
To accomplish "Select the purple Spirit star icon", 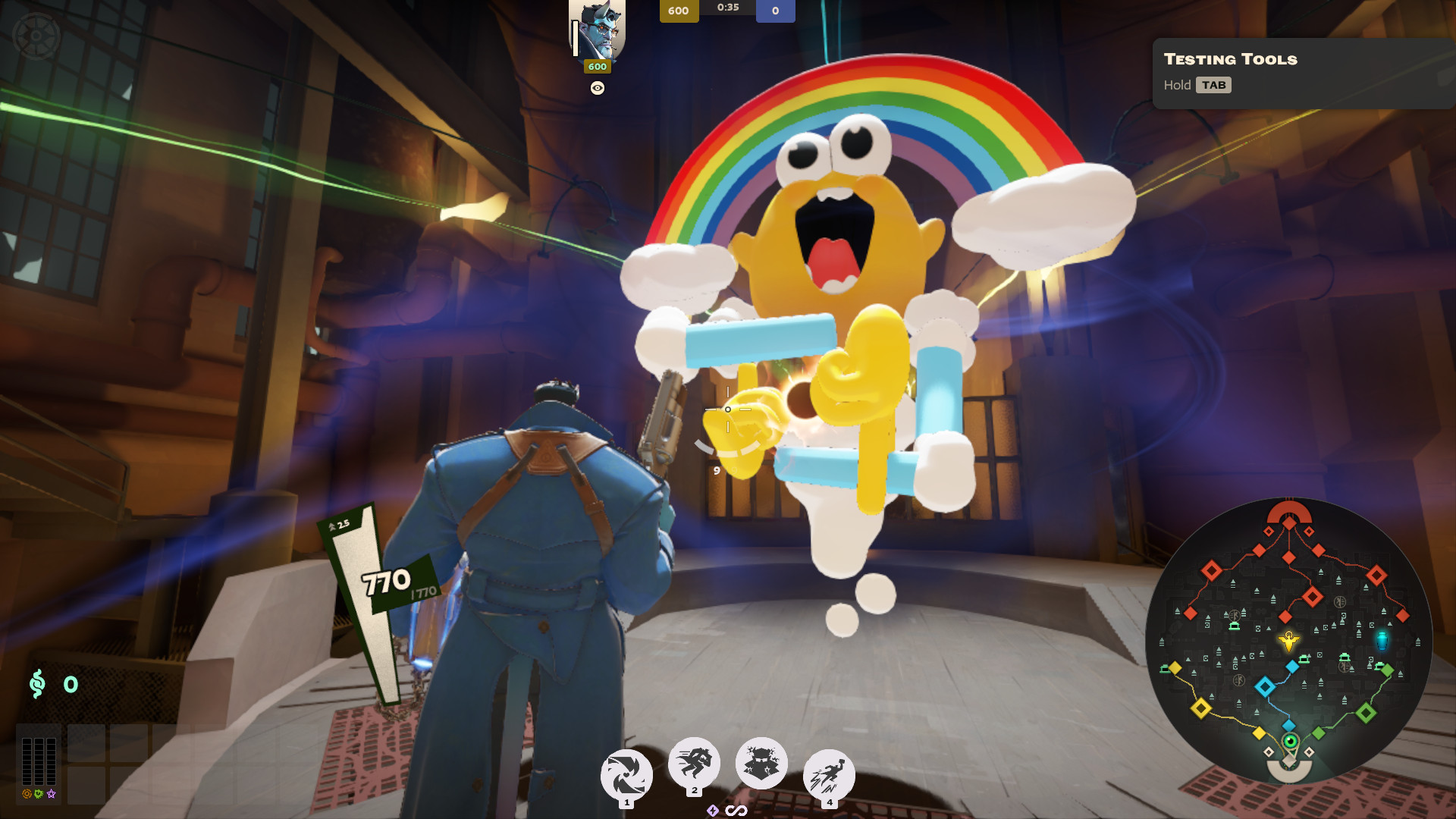I will [51, 793].
